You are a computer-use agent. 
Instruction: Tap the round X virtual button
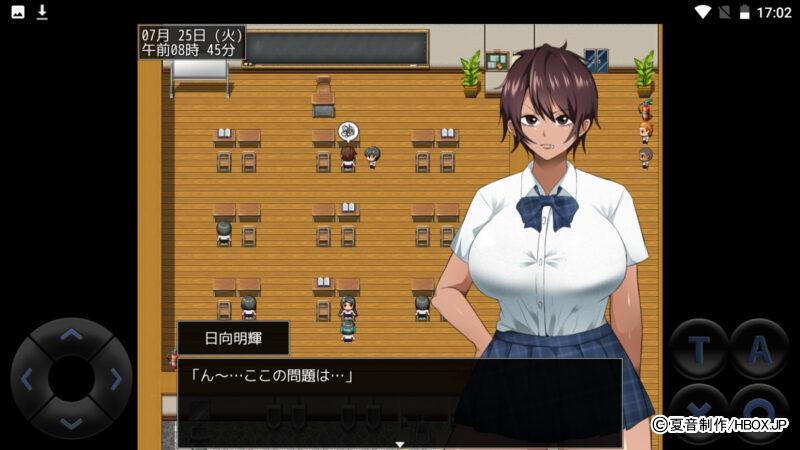(698, 412)
